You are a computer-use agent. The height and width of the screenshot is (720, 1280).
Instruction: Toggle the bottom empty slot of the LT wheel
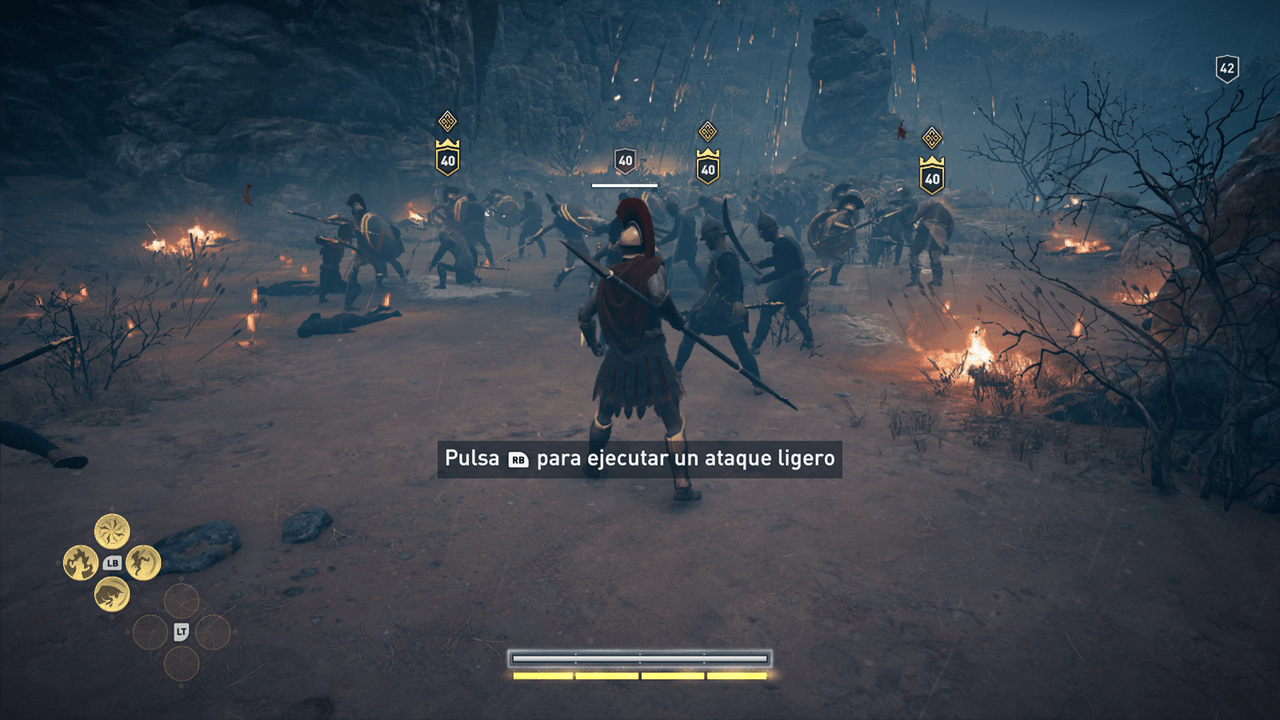pyautogui.click(x=183, y=662)
